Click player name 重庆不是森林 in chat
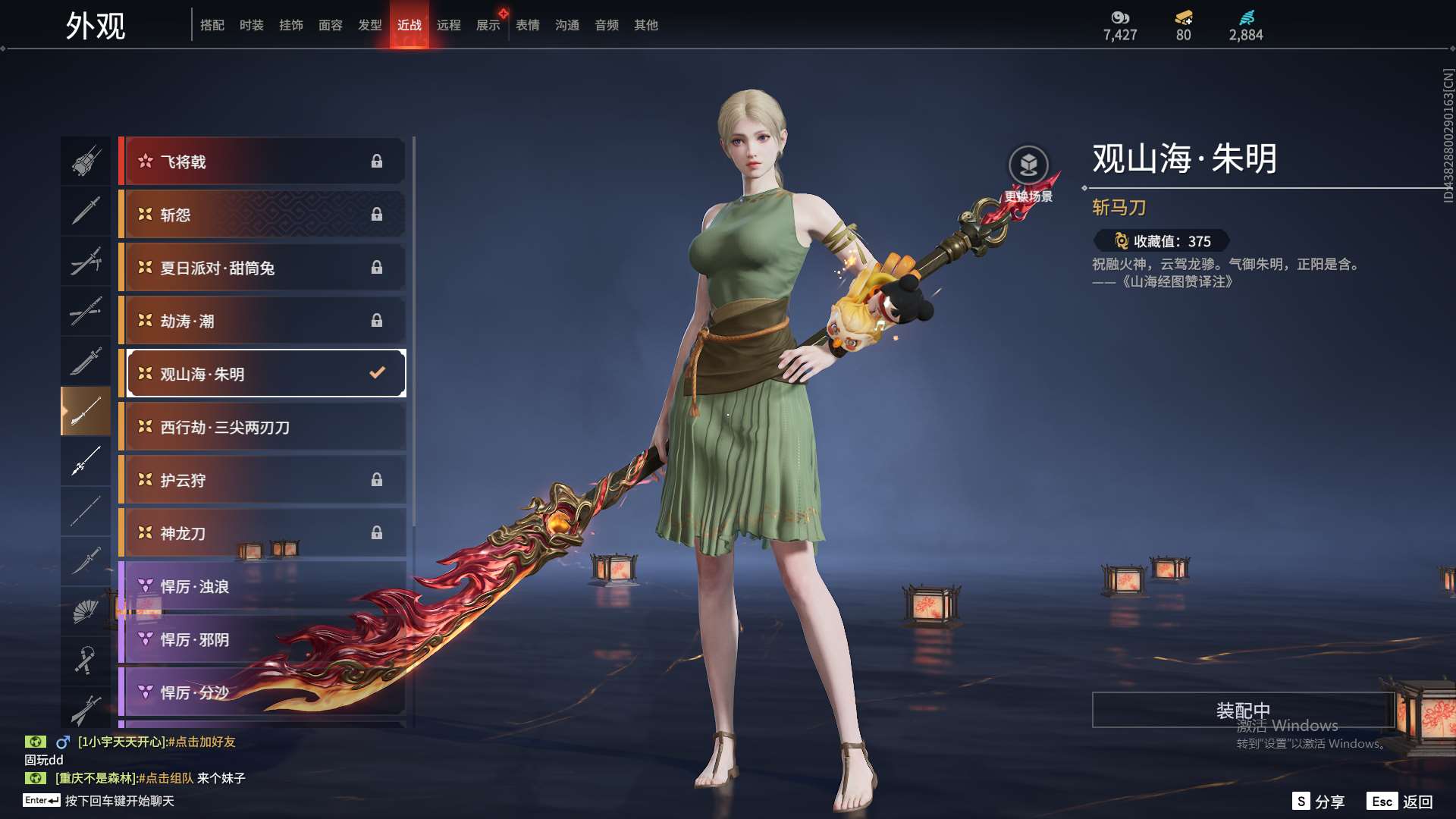1456x819 pixels. click(96, 778)
